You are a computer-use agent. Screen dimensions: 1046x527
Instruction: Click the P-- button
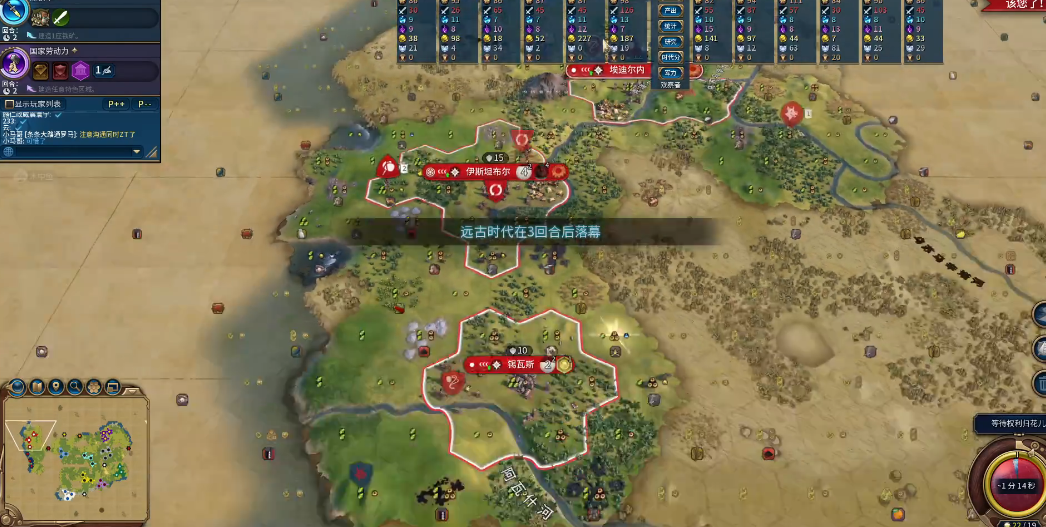click(x=144, y=103)
